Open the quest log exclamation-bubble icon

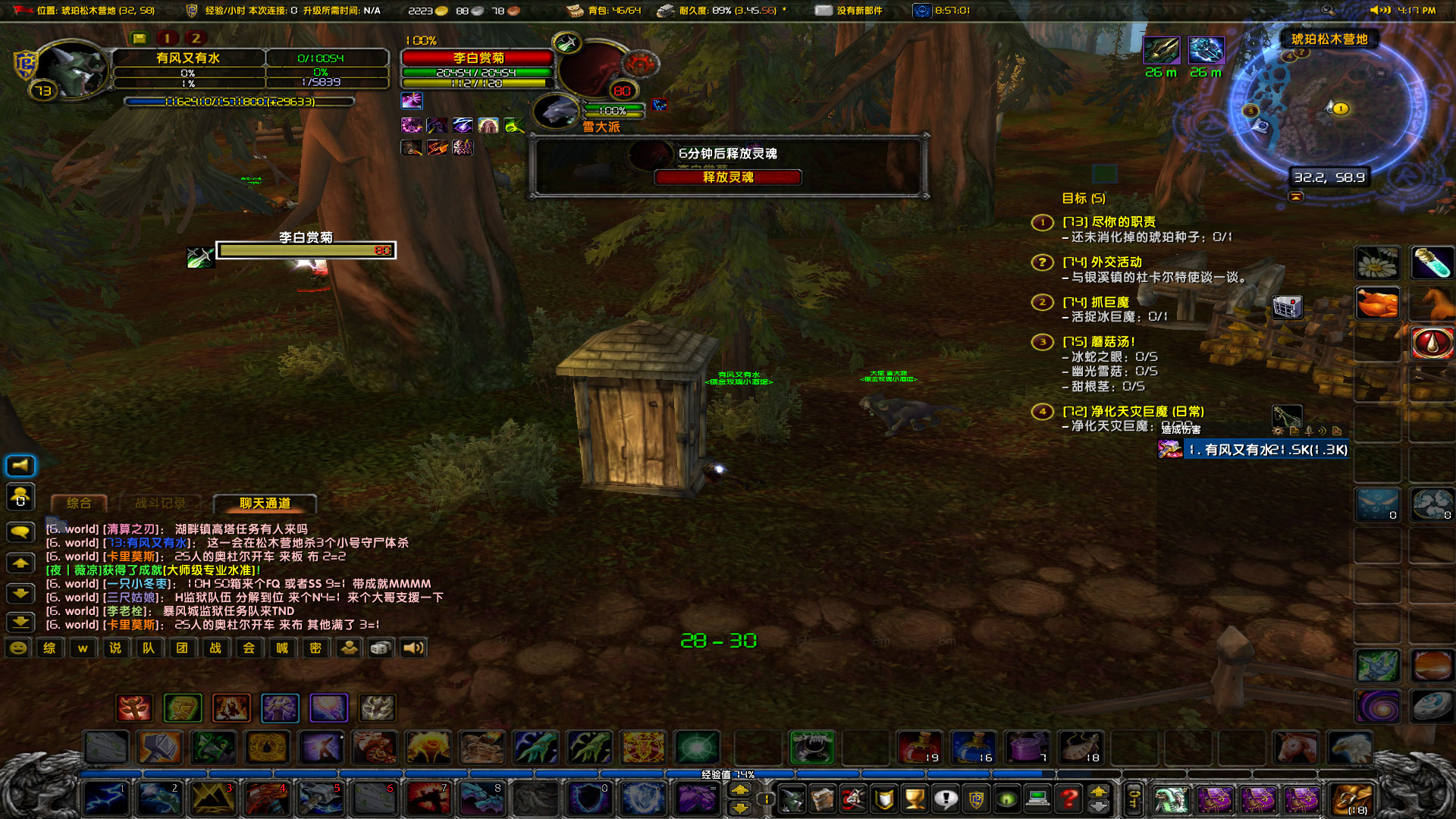[x=944, y=799]
